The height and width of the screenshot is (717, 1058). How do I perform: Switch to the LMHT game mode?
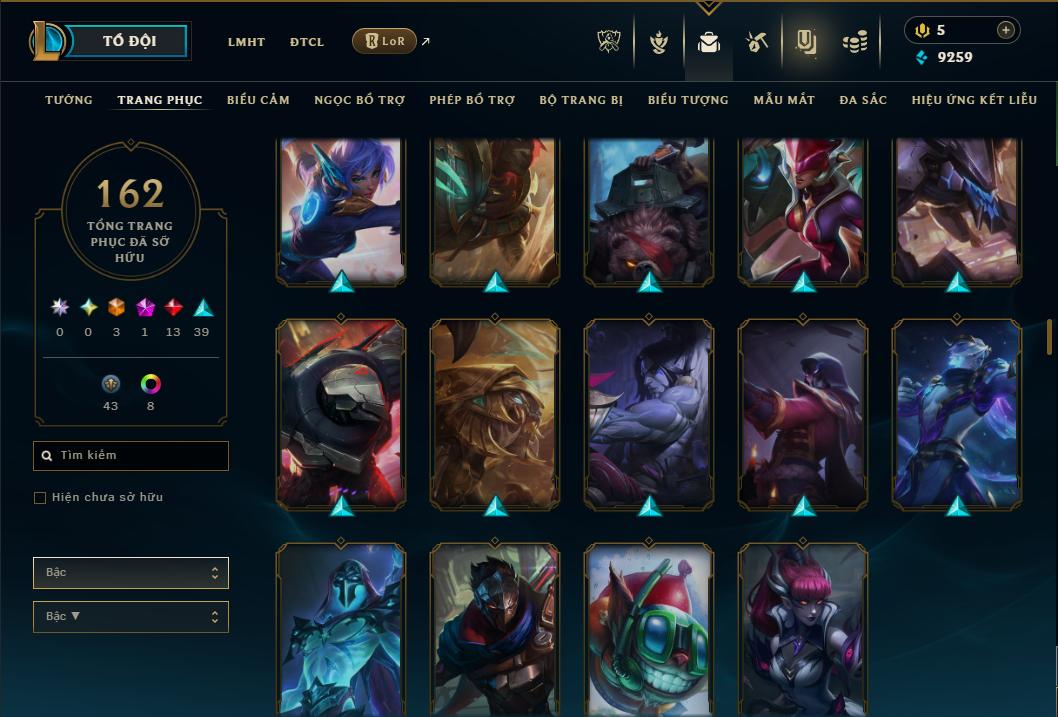coord(246,42)
